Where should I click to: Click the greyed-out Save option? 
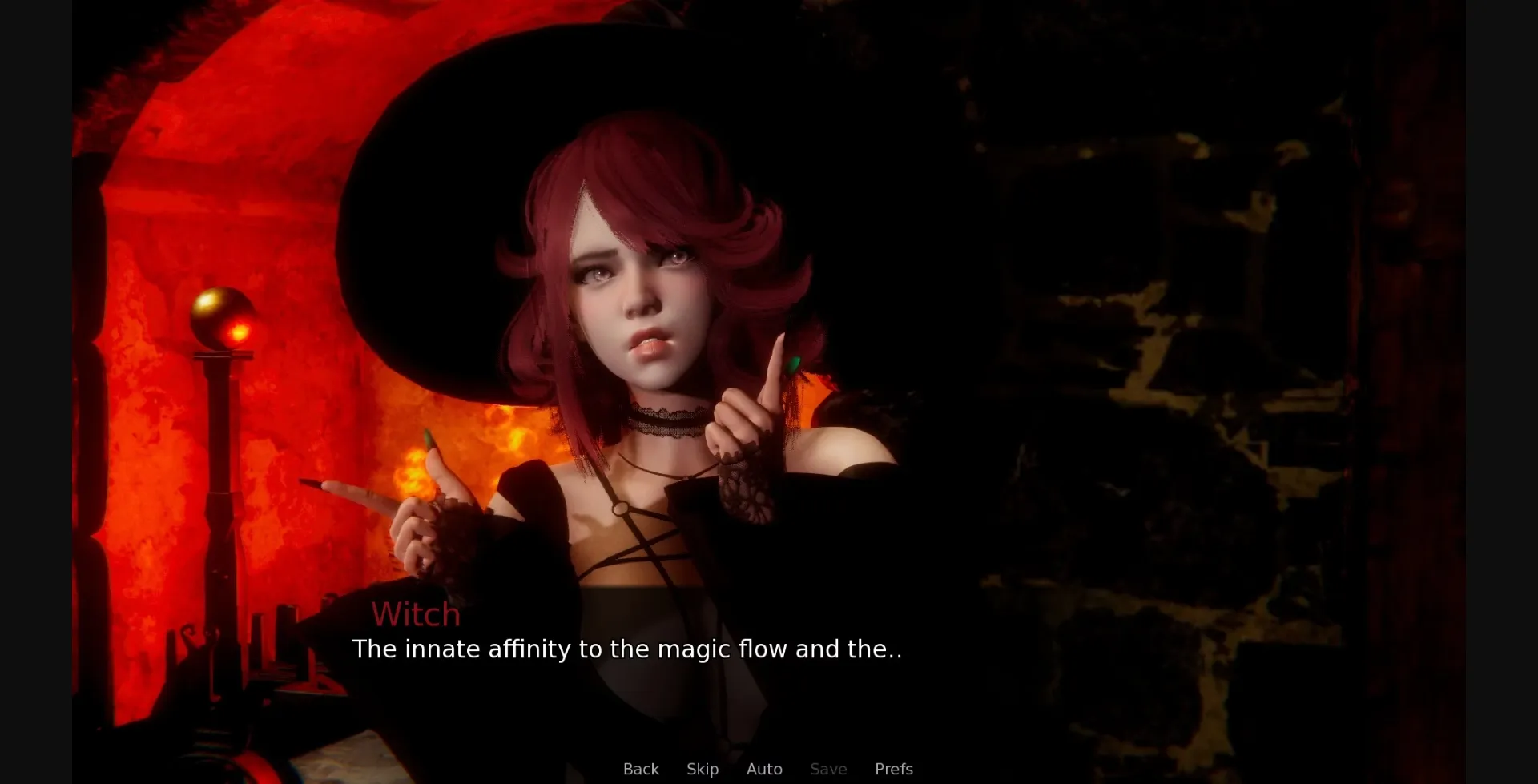coord(827,769)
